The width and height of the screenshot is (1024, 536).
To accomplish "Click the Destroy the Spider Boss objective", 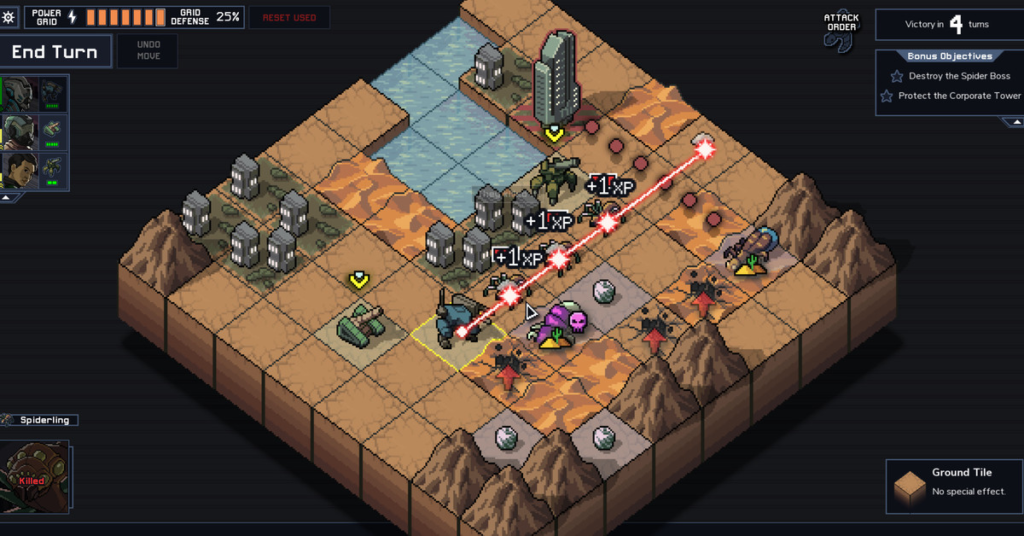I will point(958,76).
